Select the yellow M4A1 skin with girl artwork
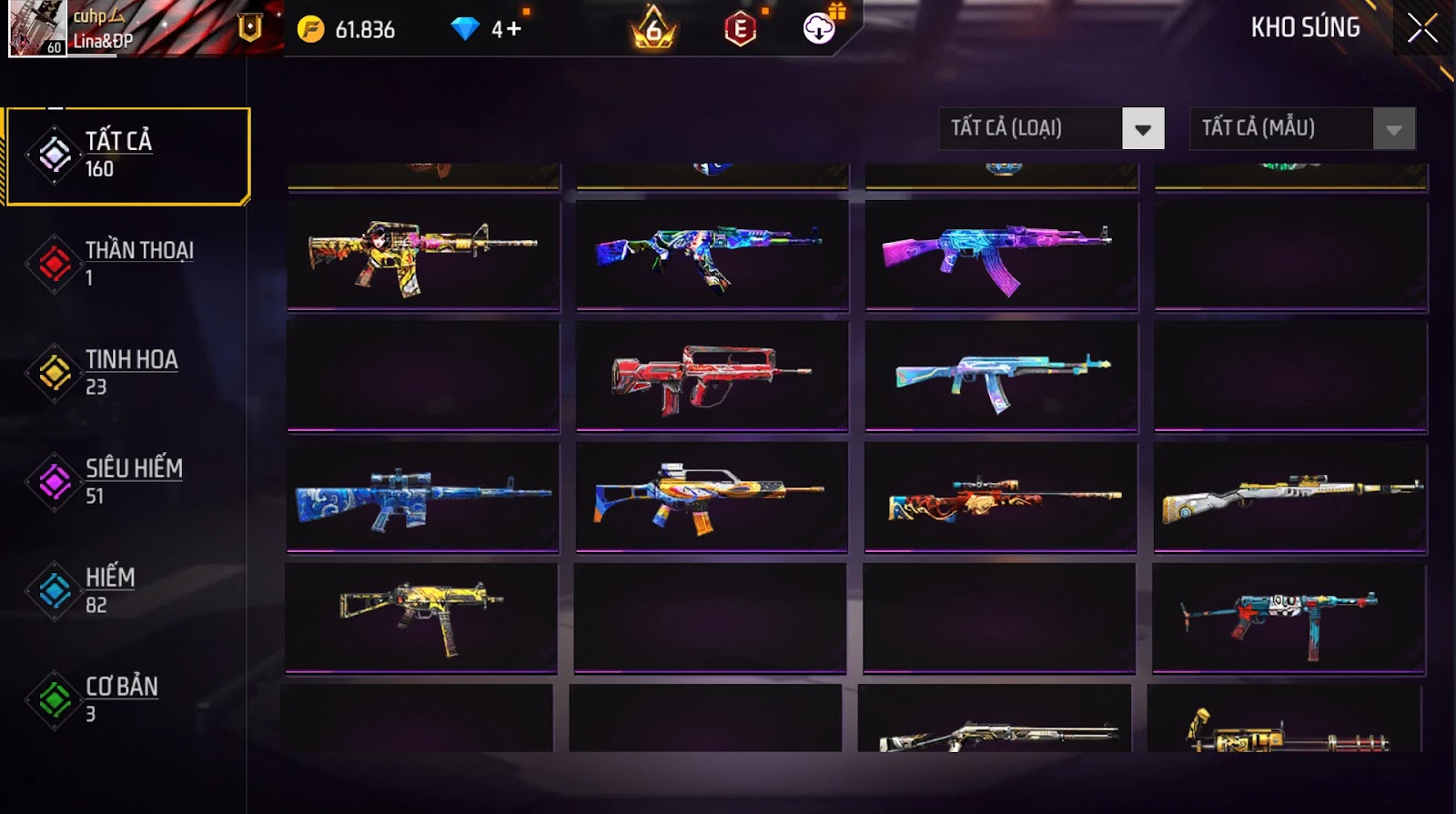This screenshot has width=1456, height=814. pos(423,254)
